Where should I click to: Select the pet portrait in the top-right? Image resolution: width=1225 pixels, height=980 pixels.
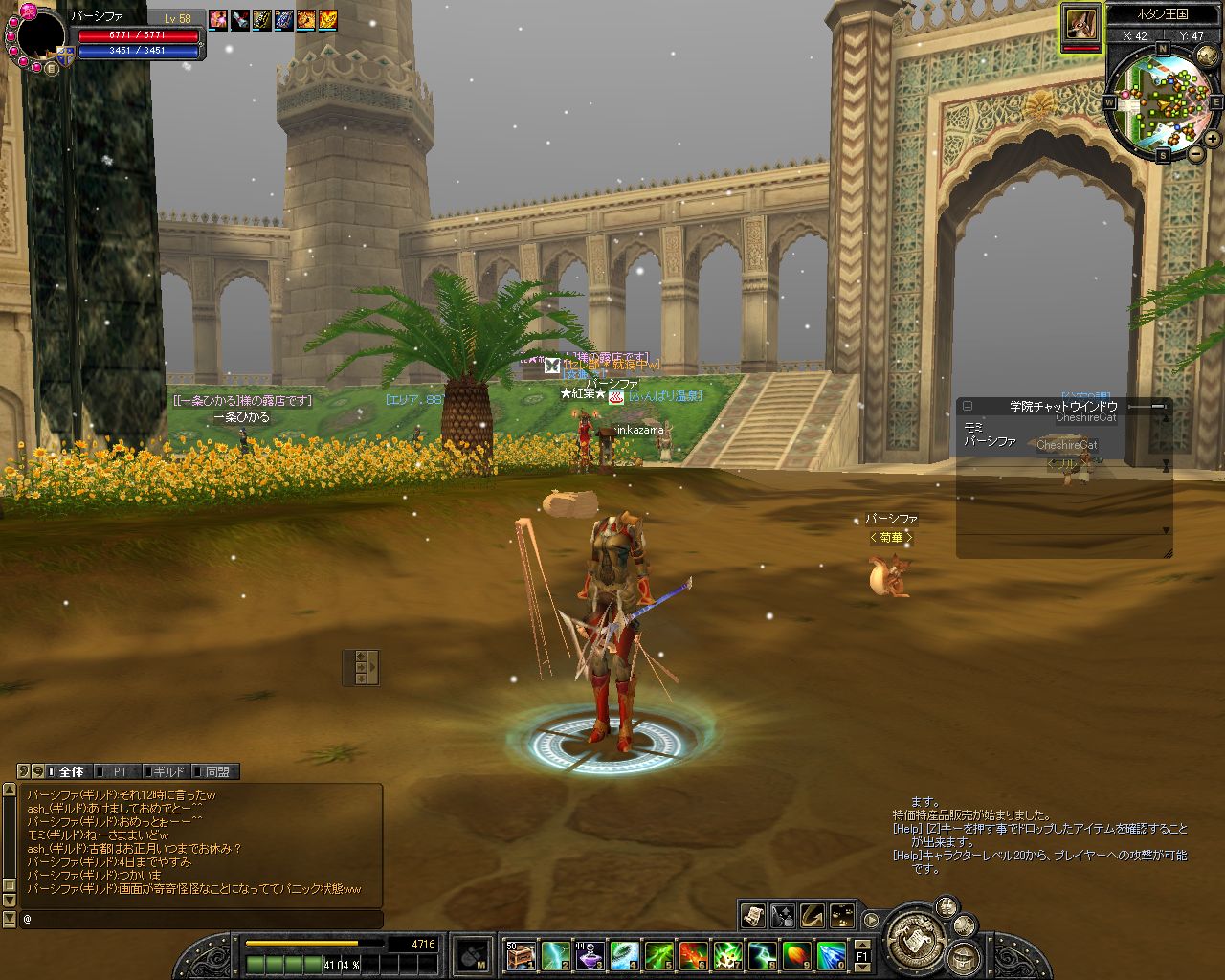(1080, 23)
